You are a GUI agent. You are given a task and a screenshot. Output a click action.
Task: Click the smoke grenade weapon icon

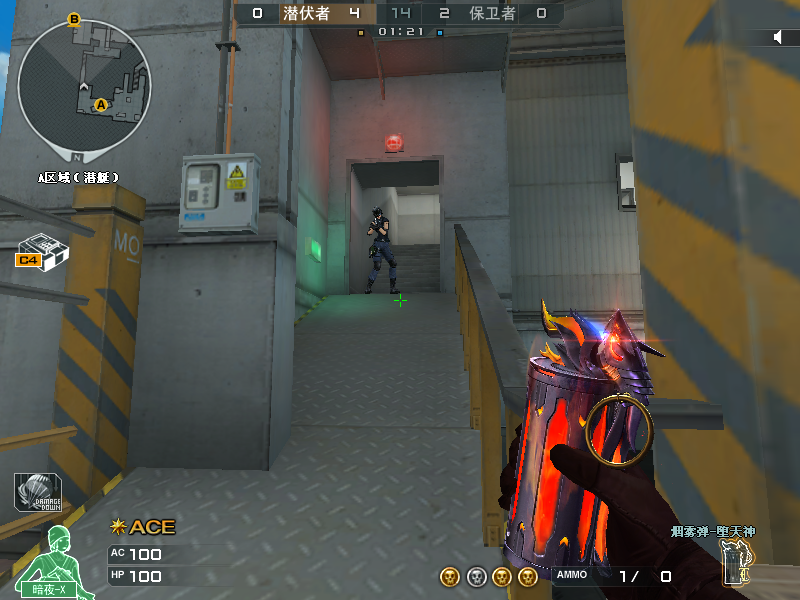click(737, 562)
